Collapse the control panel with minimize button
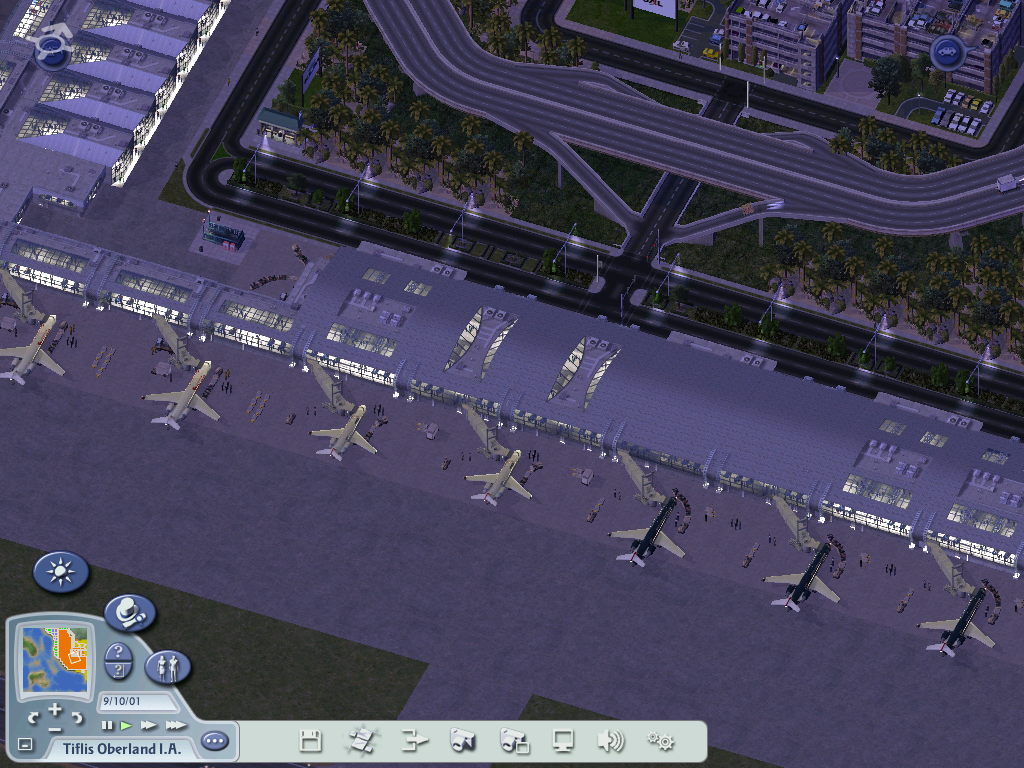Viewport: 1024px width, 768px height. click(x=25, y=745)
